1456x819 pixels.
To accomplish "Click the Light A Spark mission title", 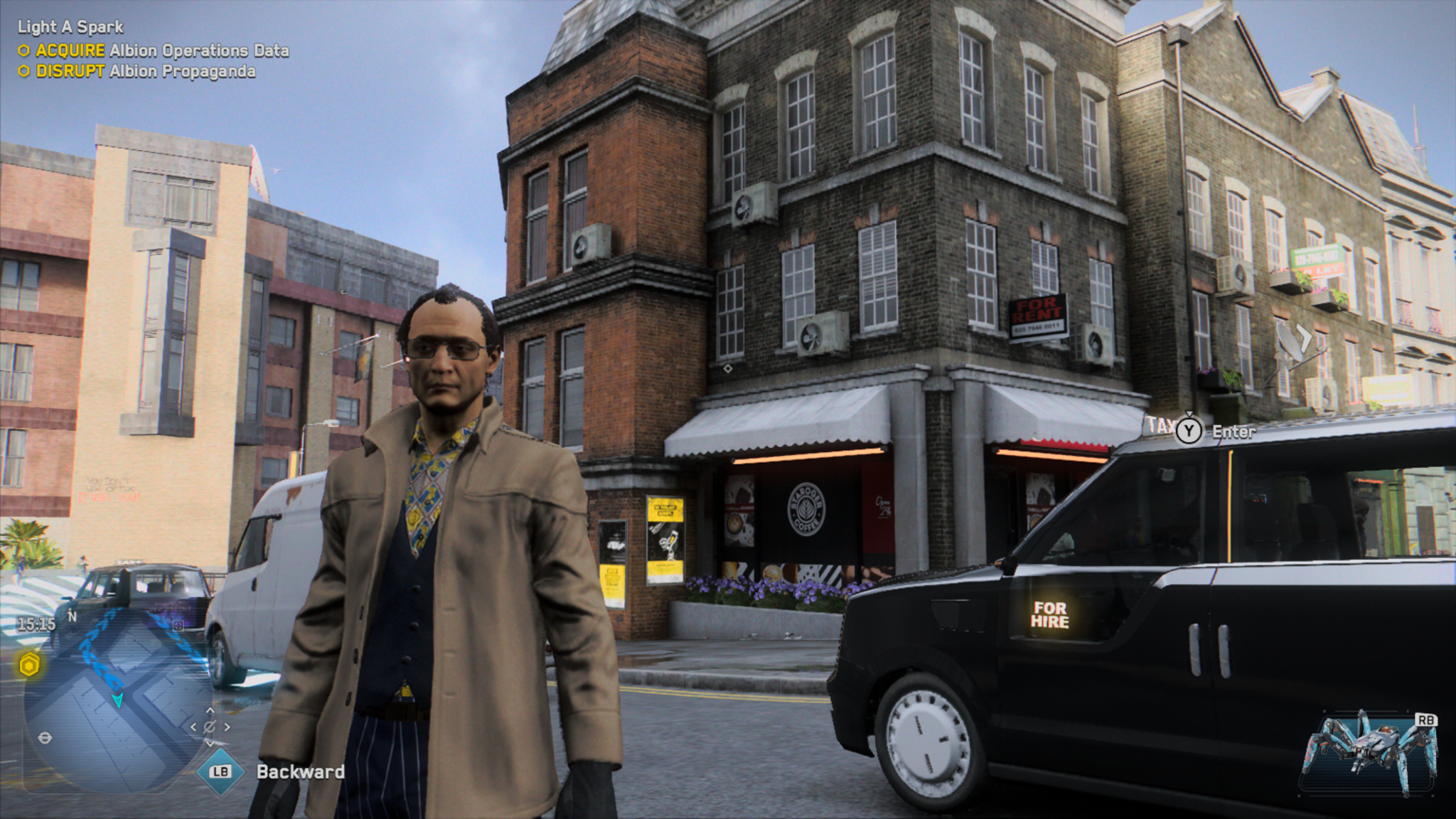I will point(70,27).
